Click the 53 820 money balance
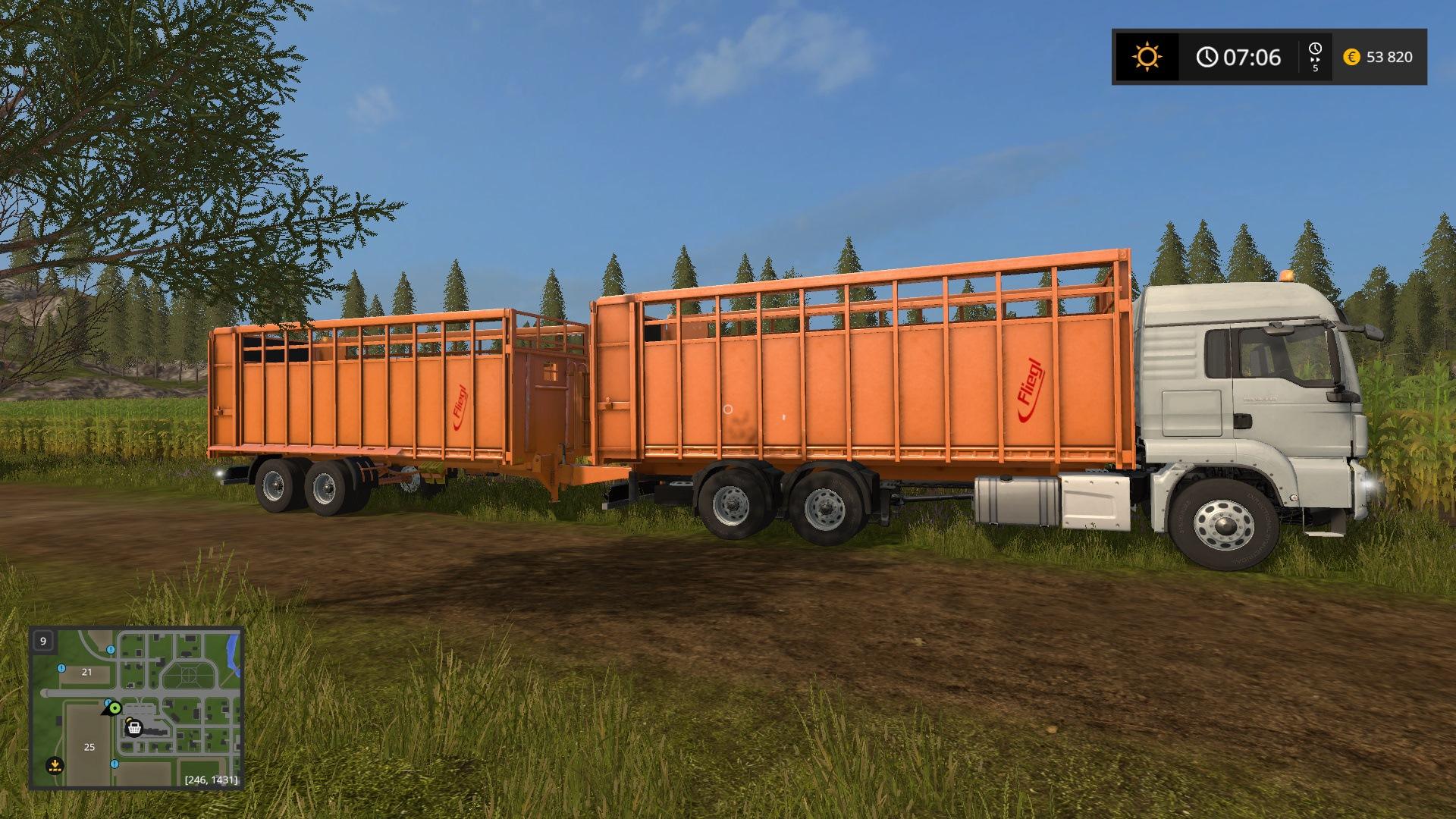 coord(1389,56)
